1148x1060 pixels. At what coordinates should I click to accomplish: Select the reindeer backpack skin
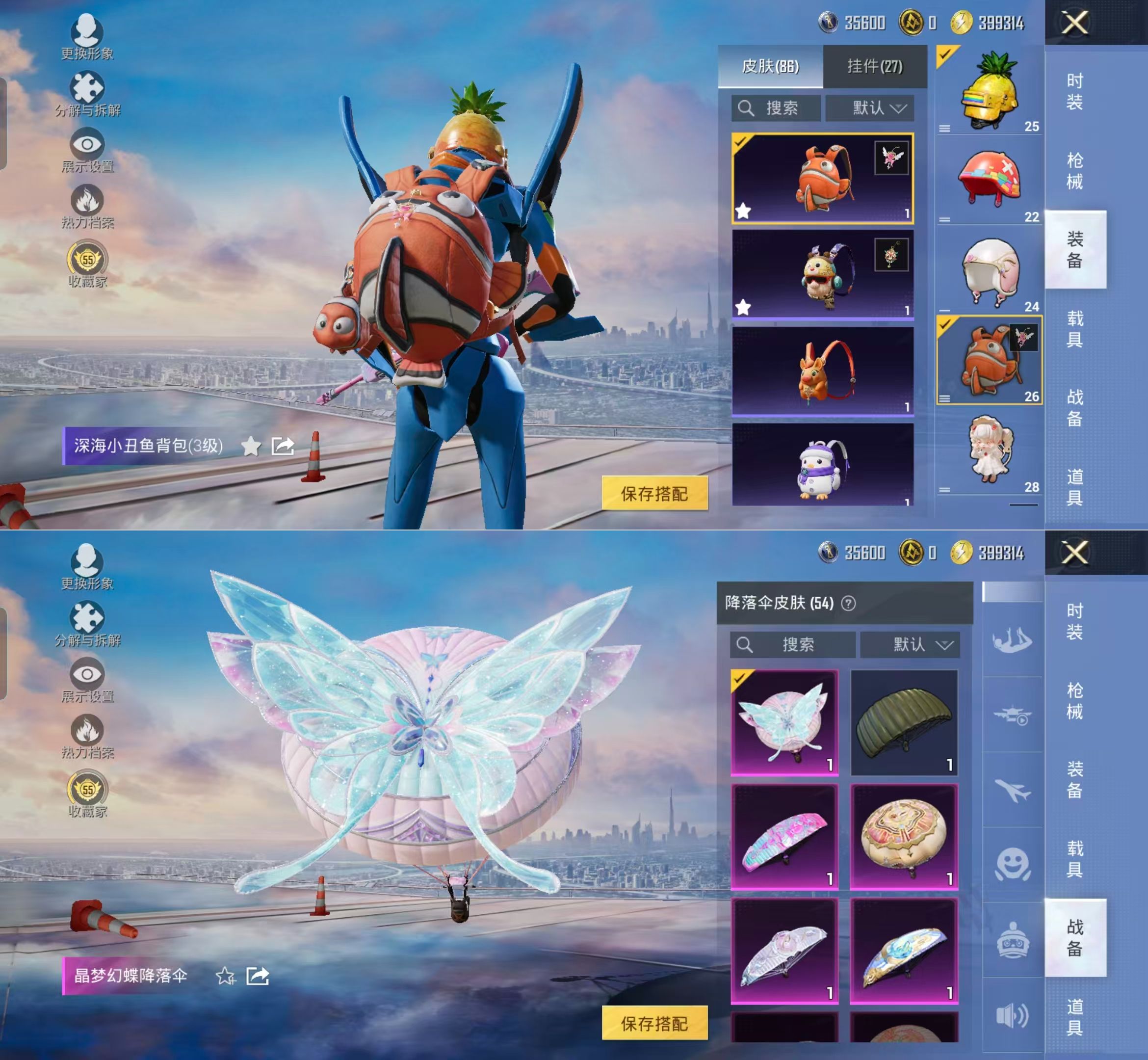(822, 275)
